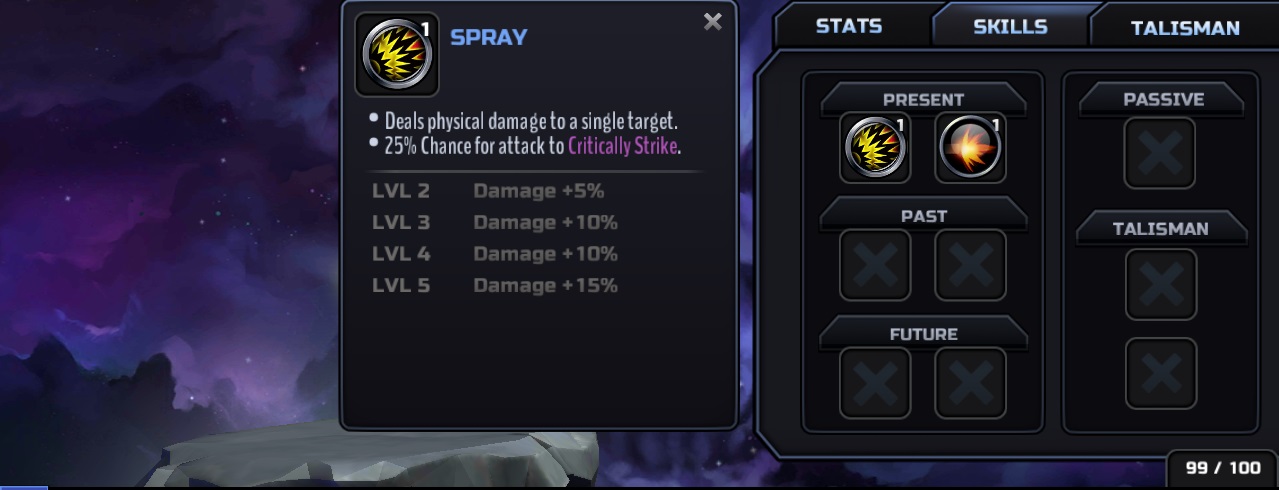Close the Spray skill tooltip
The image size is (1279, 490).
click(712, 22)
